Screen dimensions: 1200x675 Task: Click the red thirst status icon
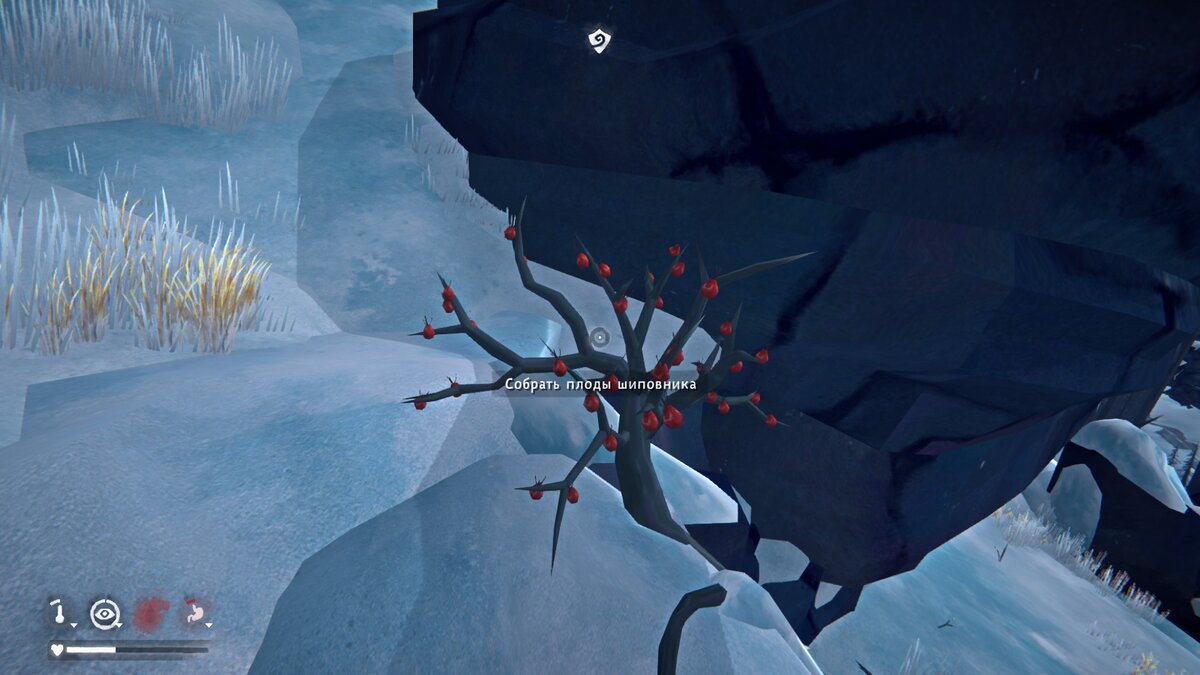tap(152, 613)
